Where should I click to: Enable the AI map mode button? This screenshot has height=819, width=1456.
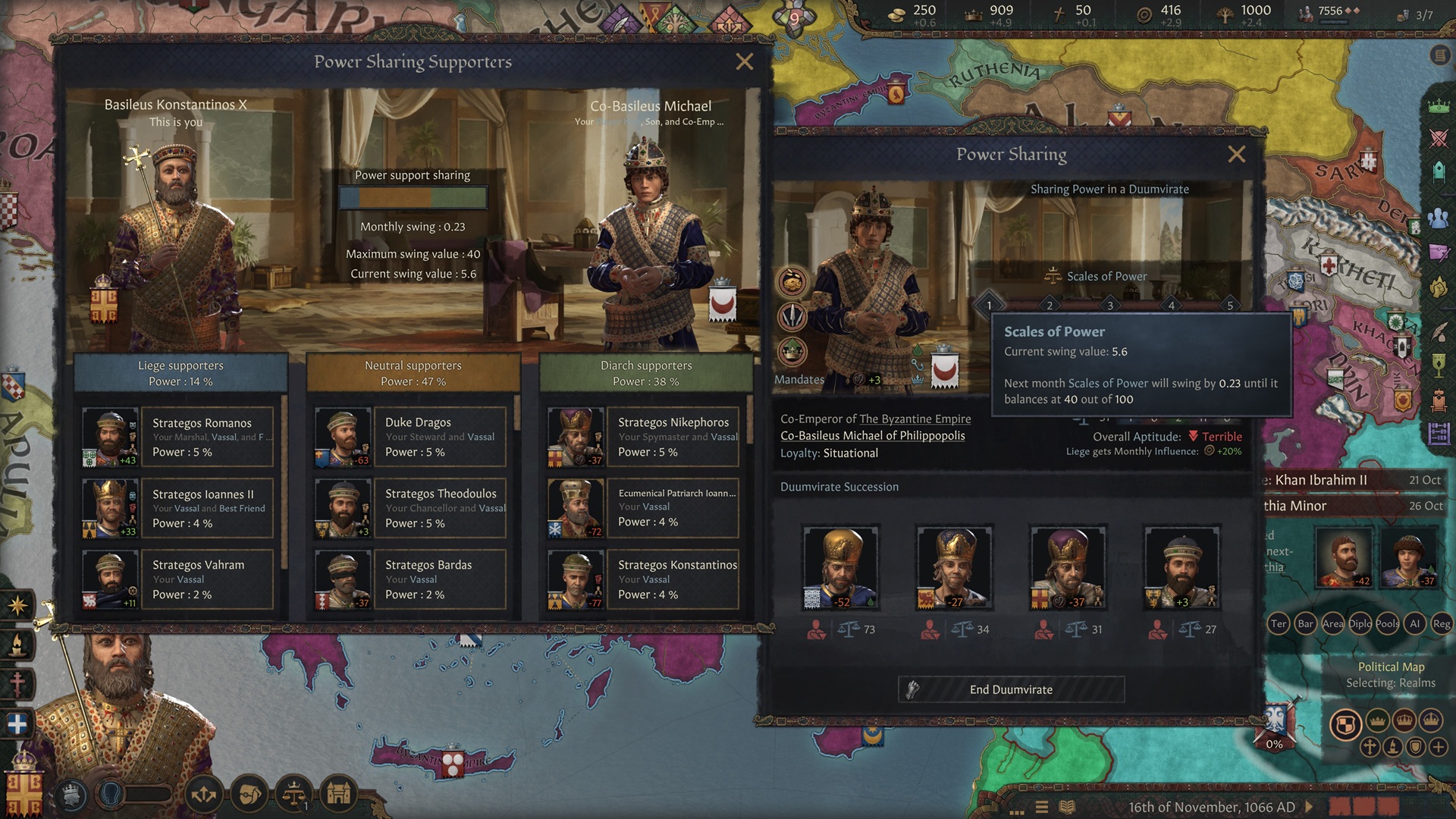click(x=1414, y=624)
